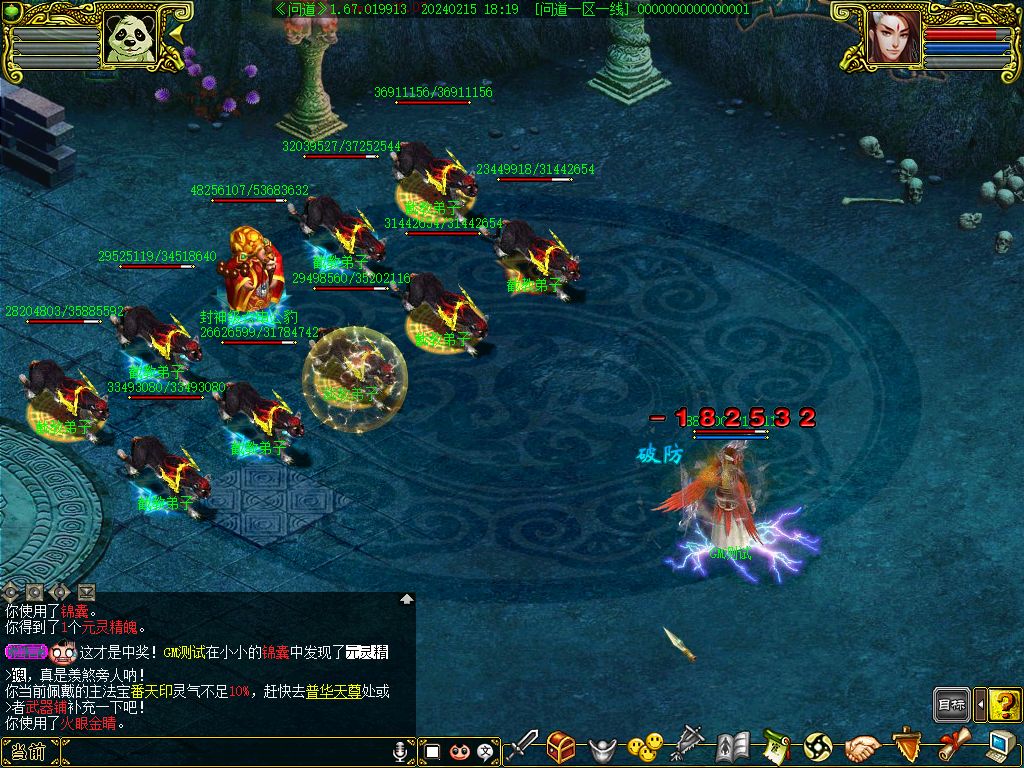Open the gray banner flag icon
1024x768 pixels.
(x=688, y=746)
